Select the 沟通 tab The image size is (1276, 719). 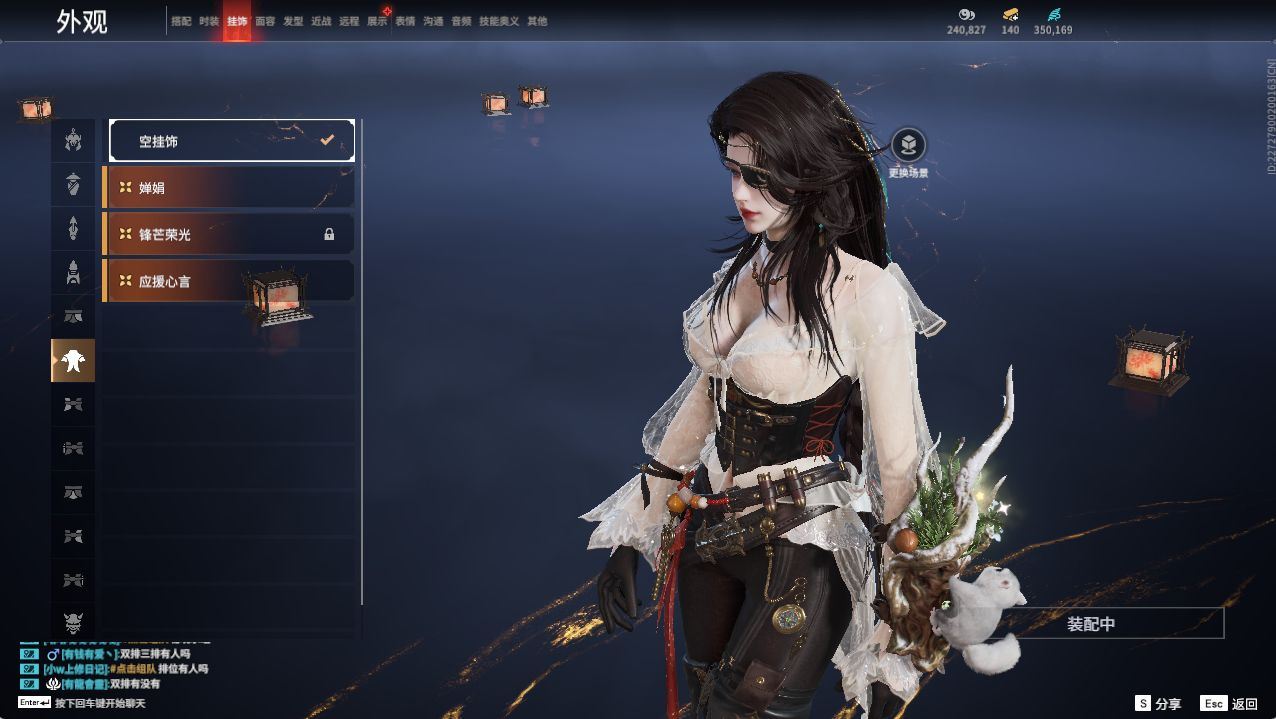[x=433, y=21]
